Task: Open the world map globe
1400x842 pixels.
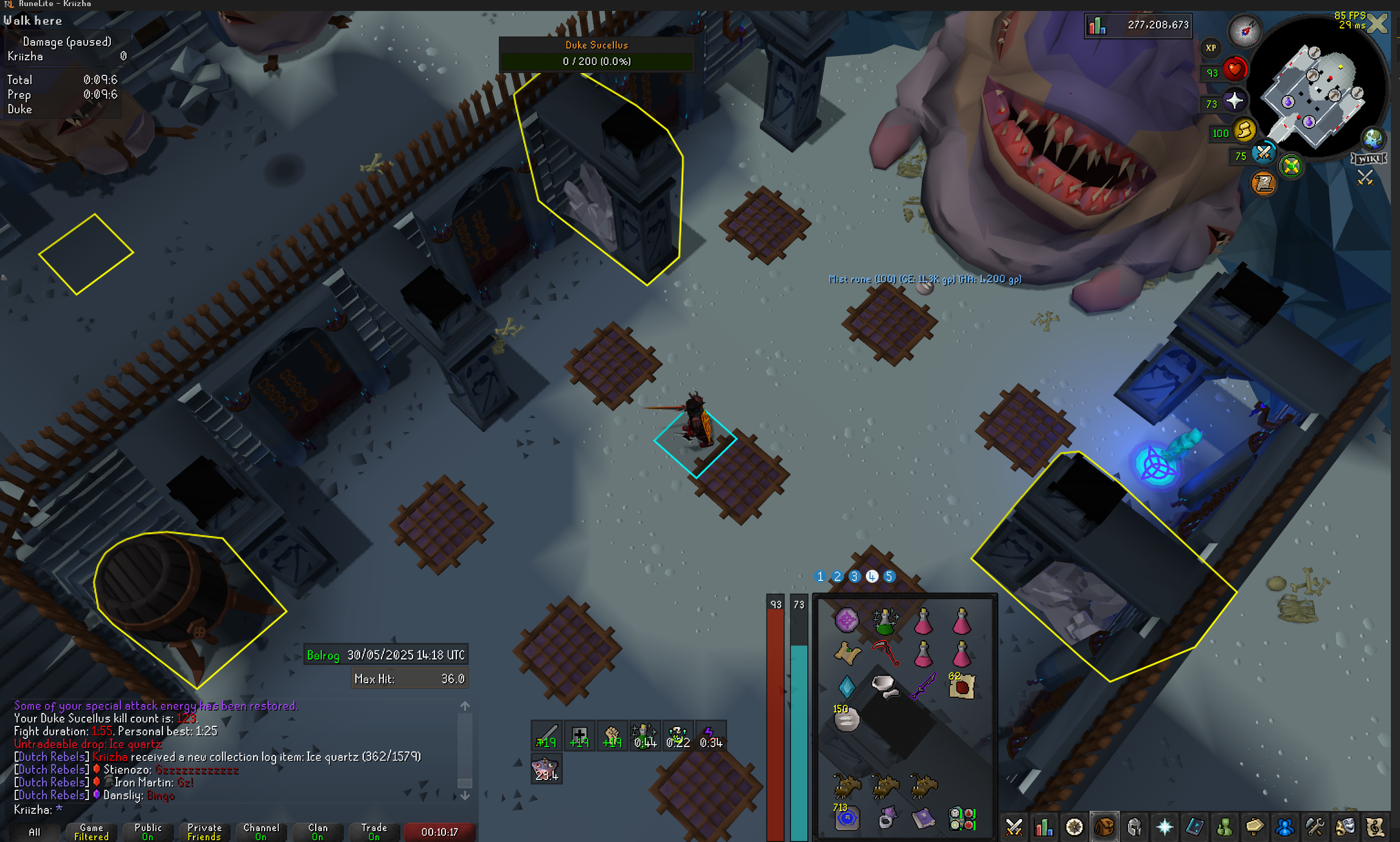Action: point(1373,139)
